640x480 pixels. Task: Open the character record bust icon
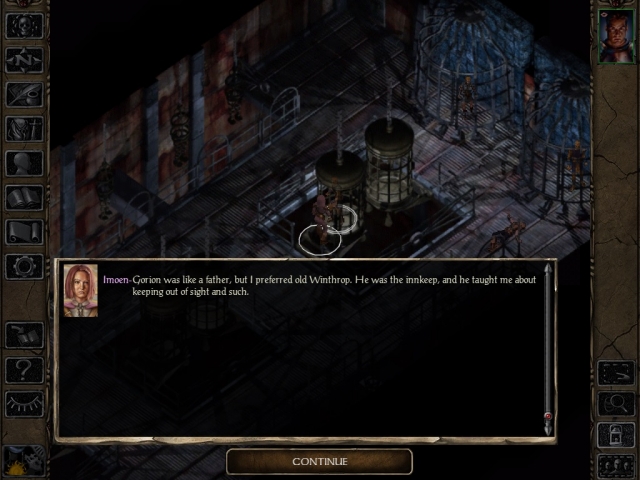click(x=24, y=163)
